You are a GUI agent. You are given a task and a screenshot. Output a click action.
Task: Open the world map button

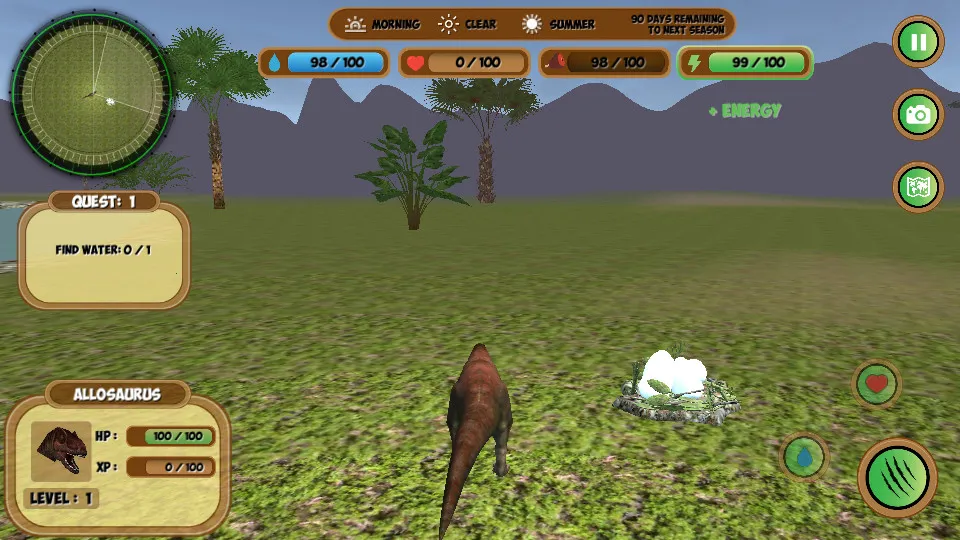918,188
